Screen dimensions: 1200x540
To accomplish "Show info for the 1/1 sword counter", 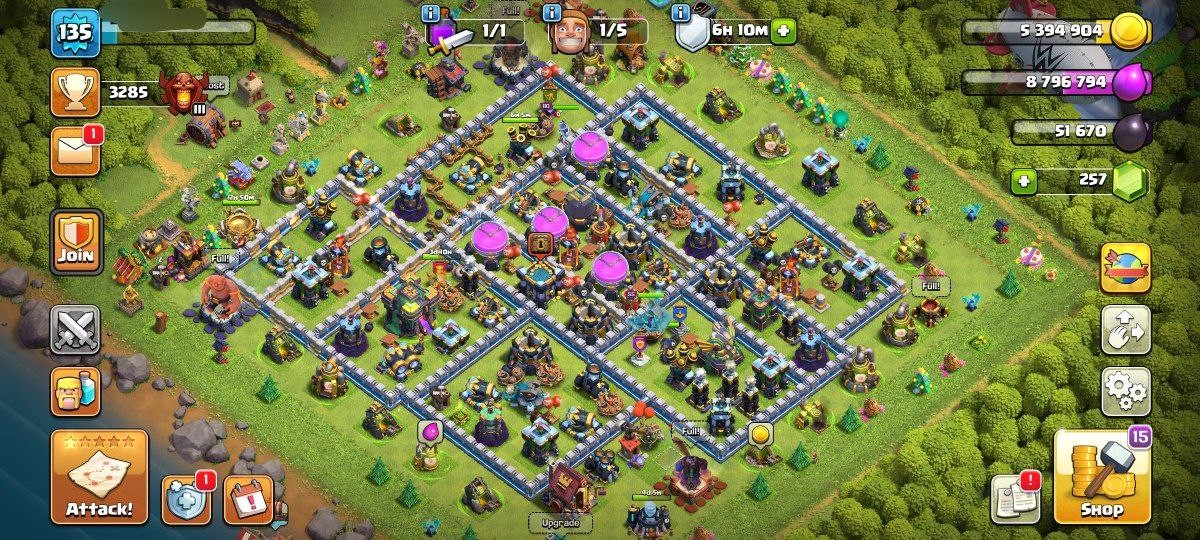I will click(x=431, y=13).
